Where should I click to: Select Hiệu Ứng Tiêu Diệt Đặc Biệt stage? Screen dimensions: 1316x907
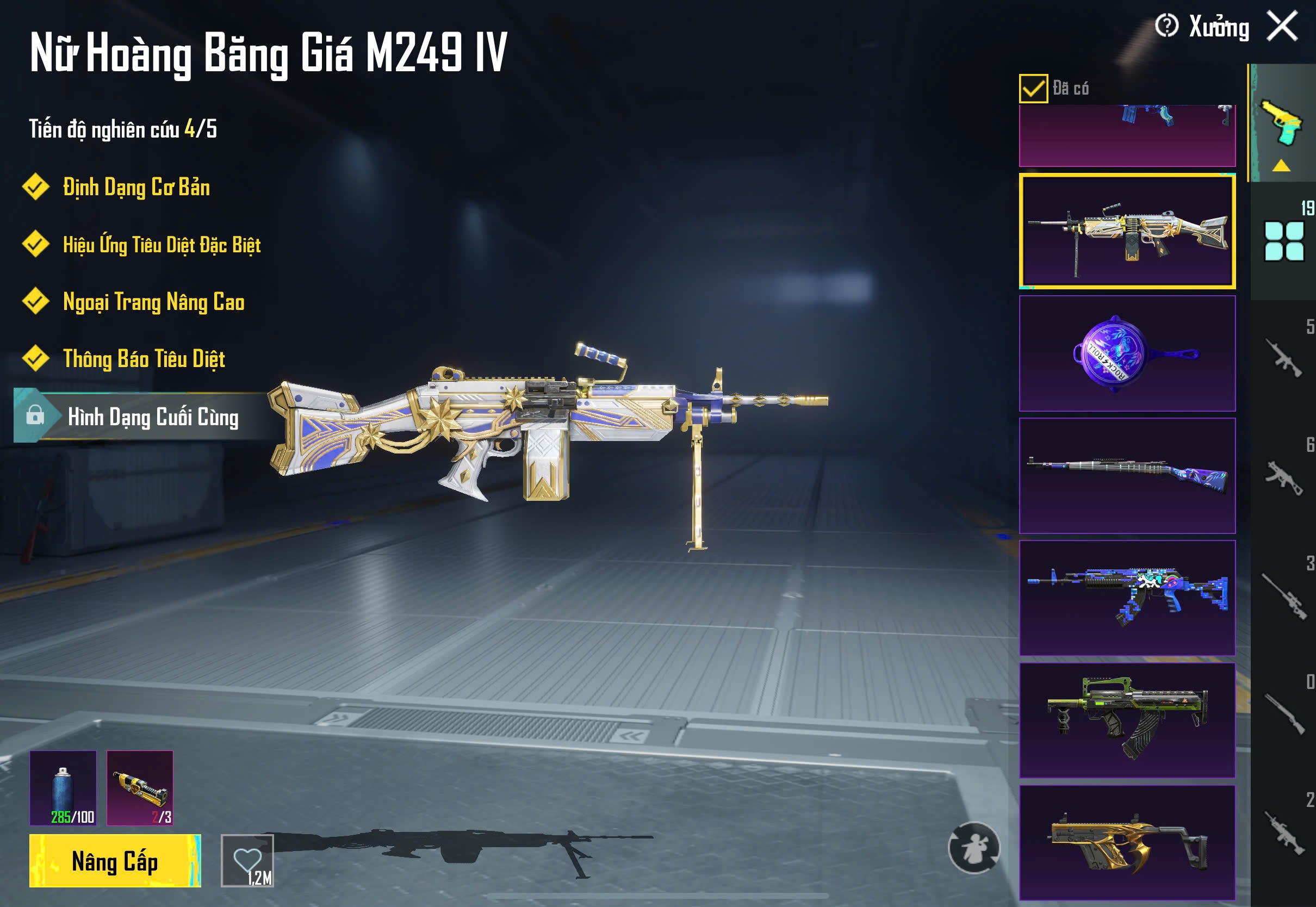(162, 245)
